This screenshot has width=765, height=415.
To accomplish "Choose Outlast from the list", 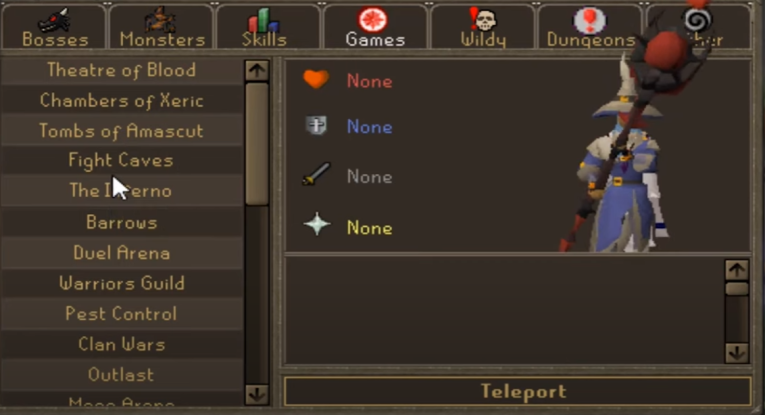I will coord(121,374).
